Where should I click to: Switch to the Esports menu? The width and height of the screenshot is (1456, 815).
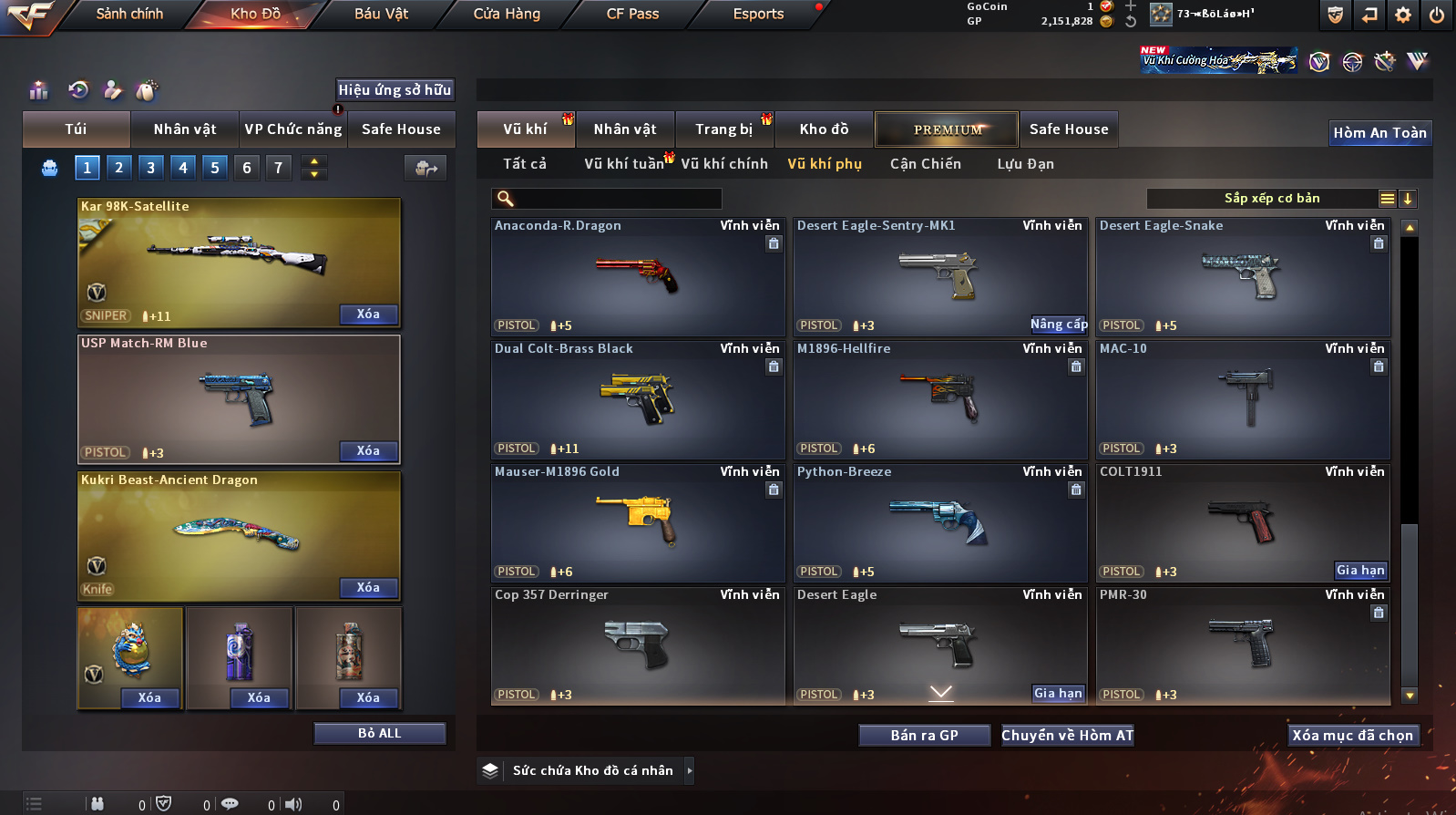[758, 14]
